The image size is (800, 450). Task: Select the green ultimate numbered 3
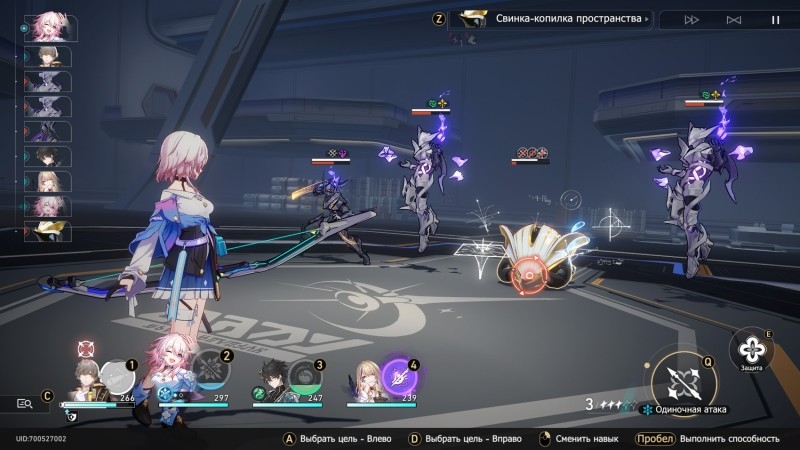click(304, 378)
